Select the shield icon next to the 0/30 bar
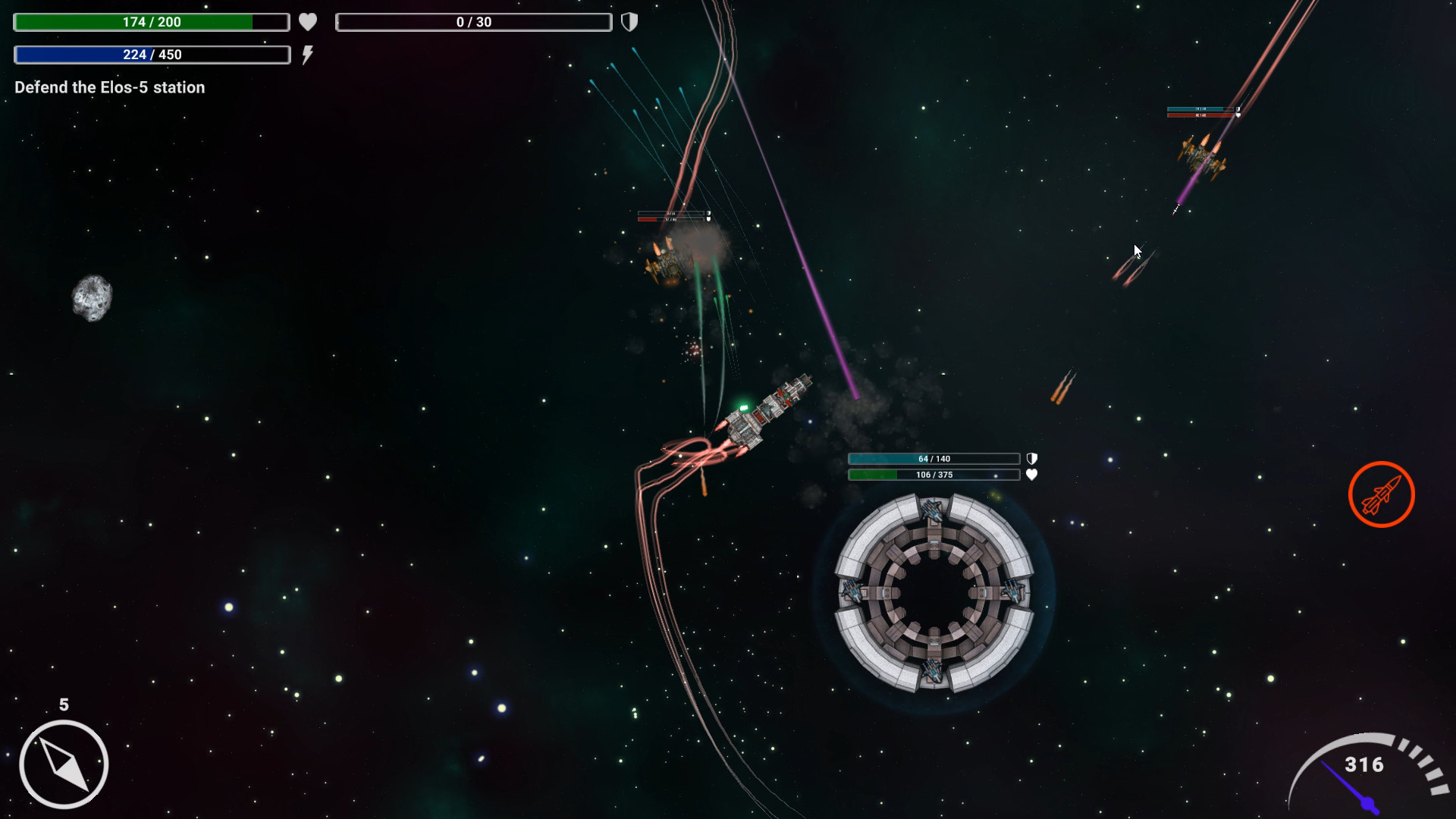Image resolution: width=1456 pixels, height=819 pixels. 630,22
